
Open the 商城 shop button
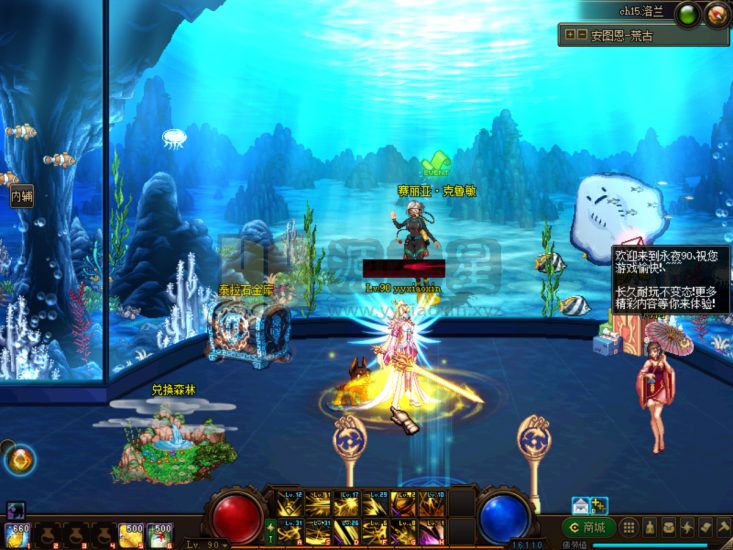tap(588, 527)
